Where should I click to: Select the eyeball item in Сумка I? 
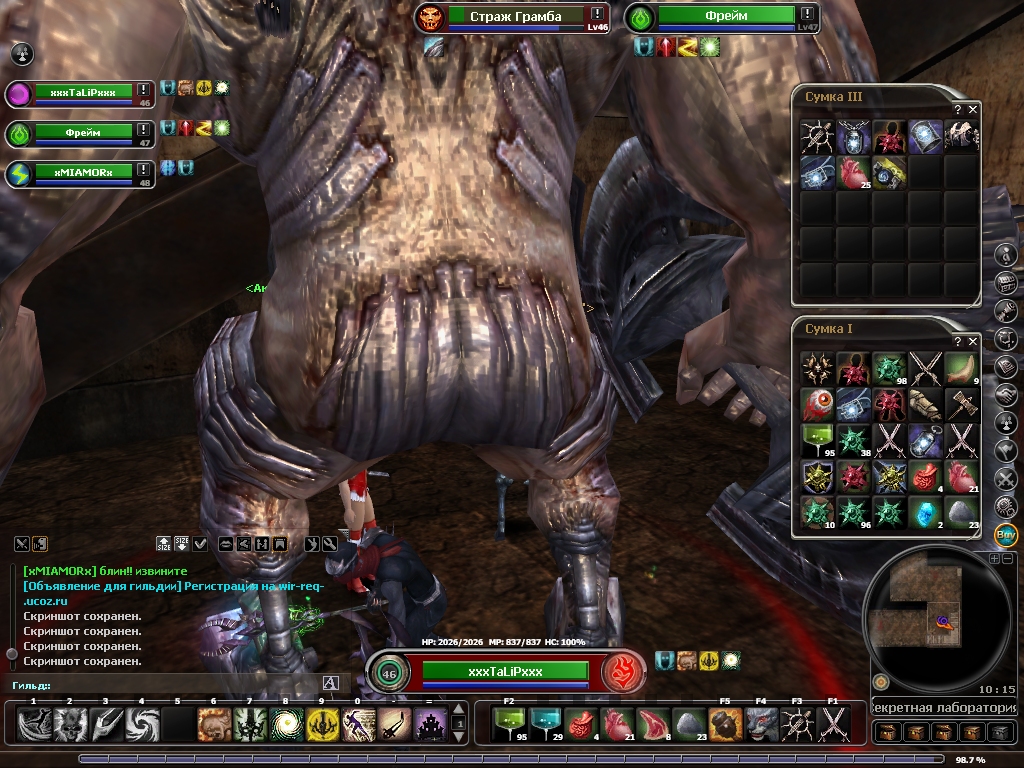click(x=817, y=404)
